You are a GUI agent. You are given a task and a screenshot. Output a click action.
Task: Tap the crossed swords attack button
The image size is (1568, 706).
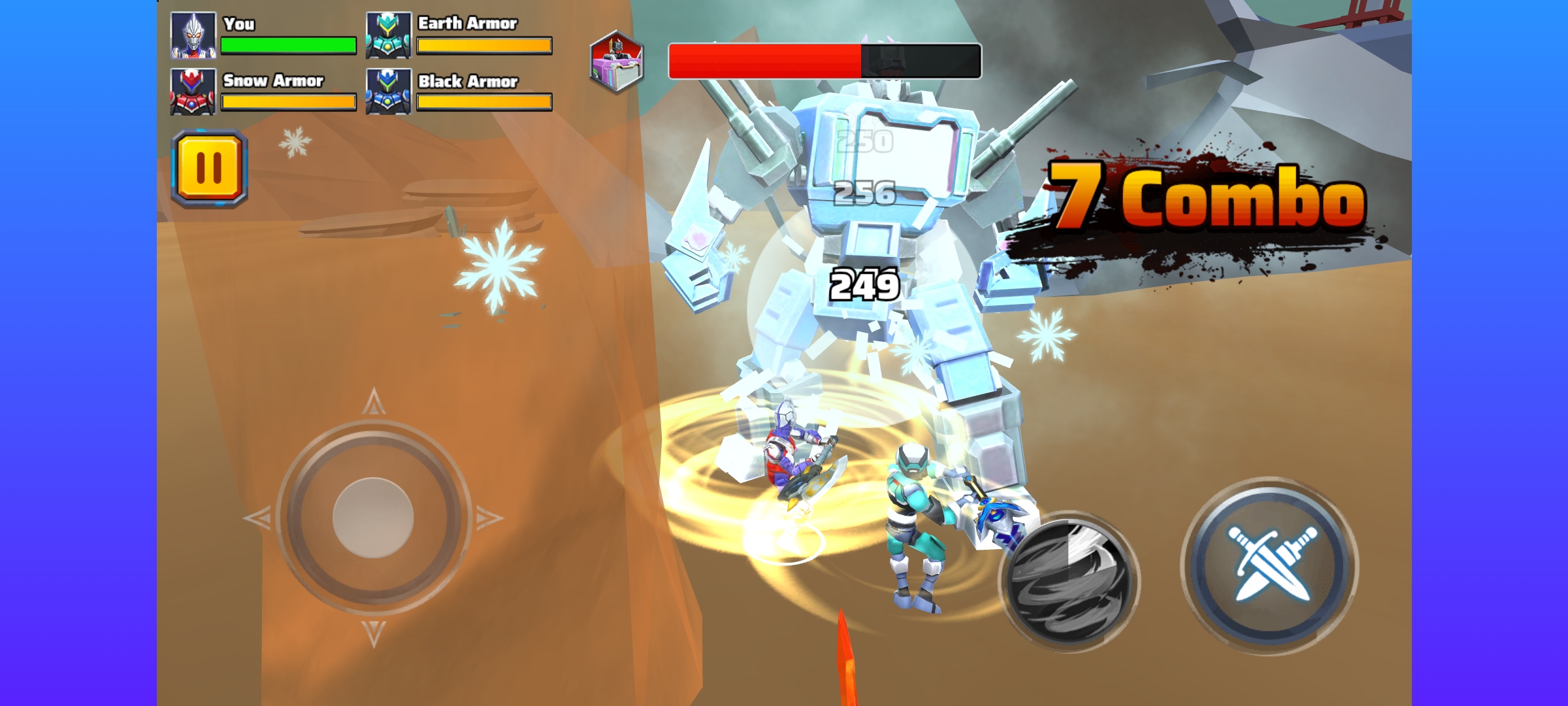point(1269,565)
